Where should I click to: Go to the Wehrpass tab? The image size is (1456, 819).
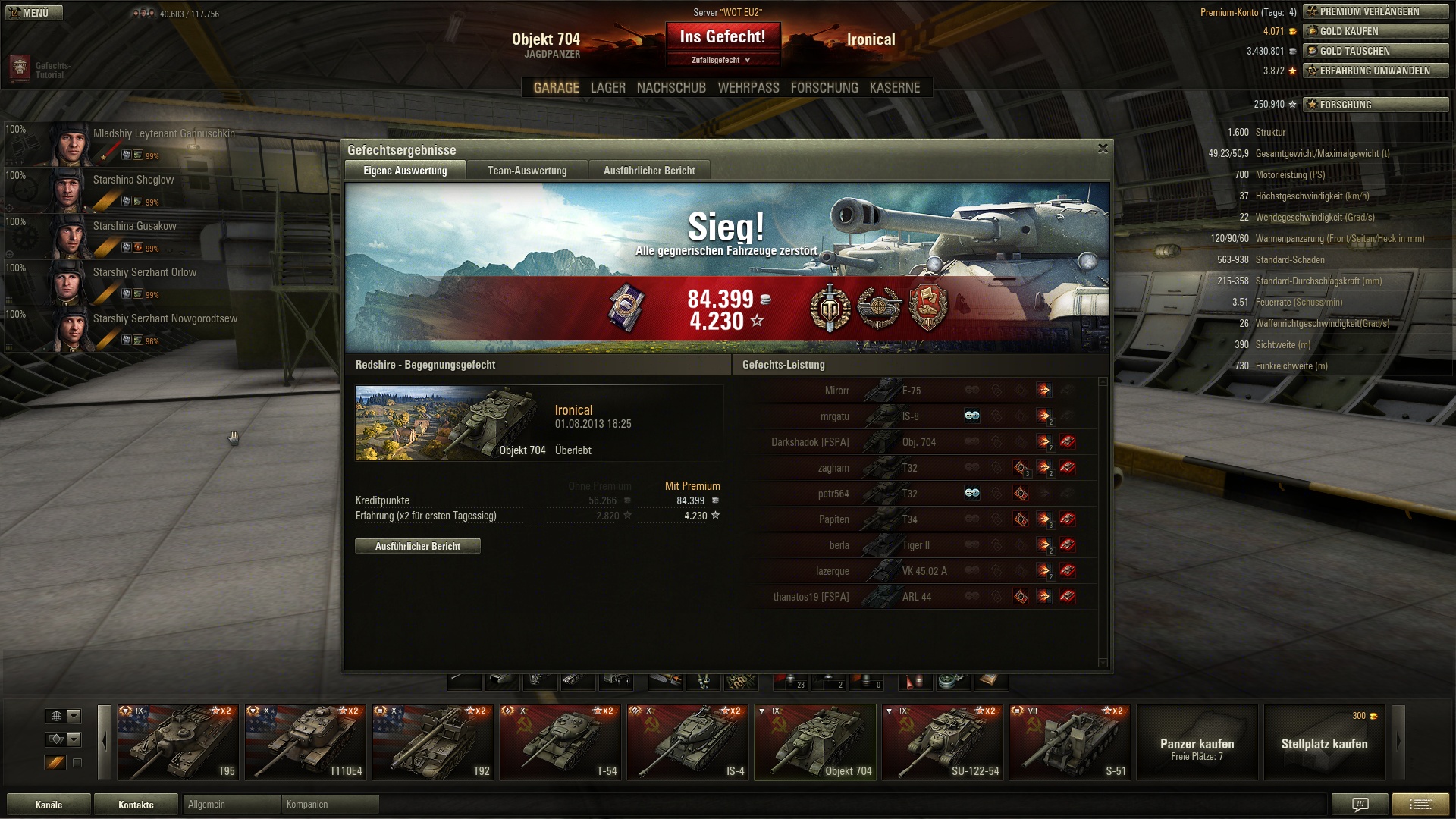748,88
